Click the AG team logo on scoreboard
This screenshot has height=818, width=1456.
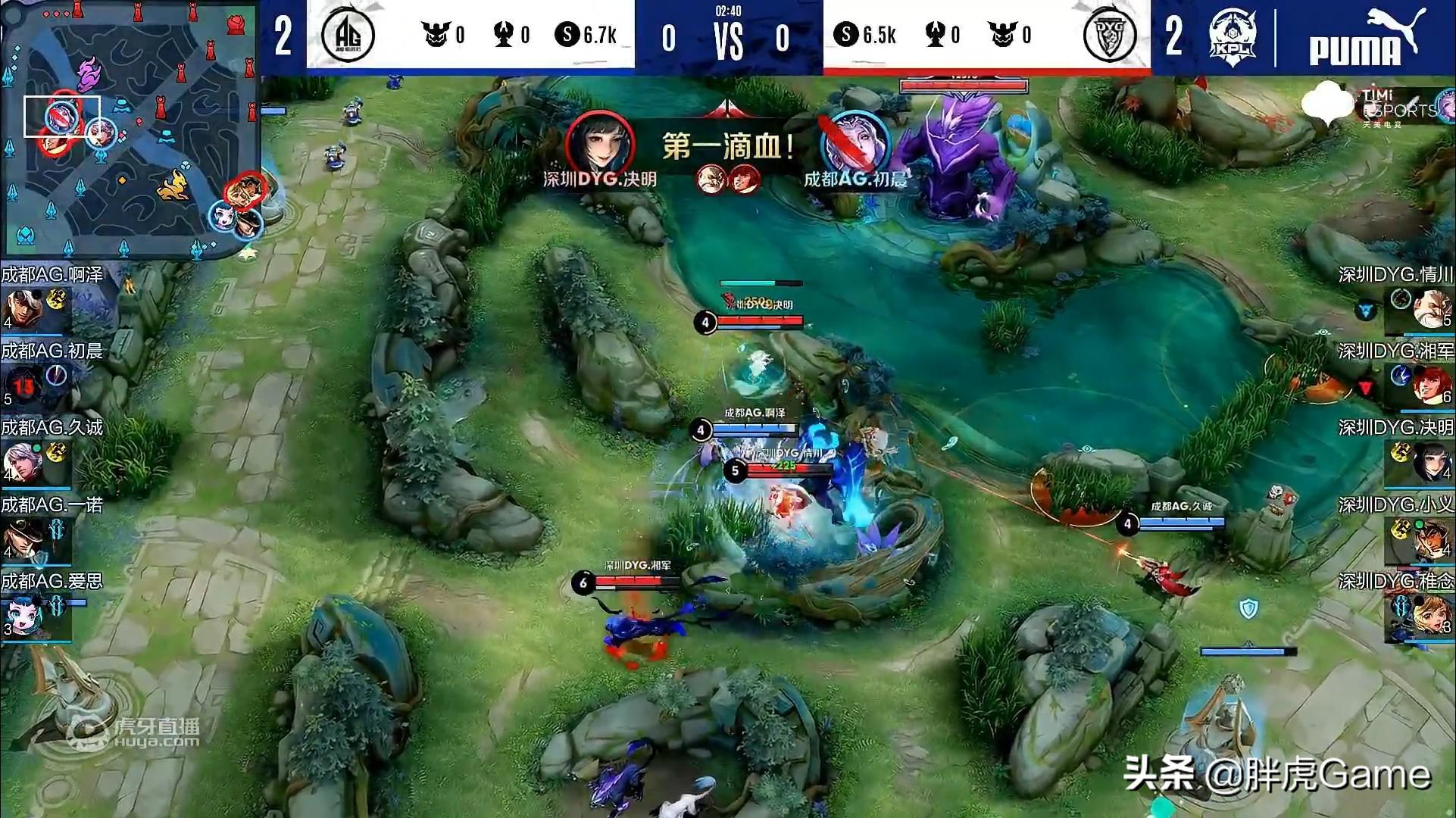click(348, 35)
